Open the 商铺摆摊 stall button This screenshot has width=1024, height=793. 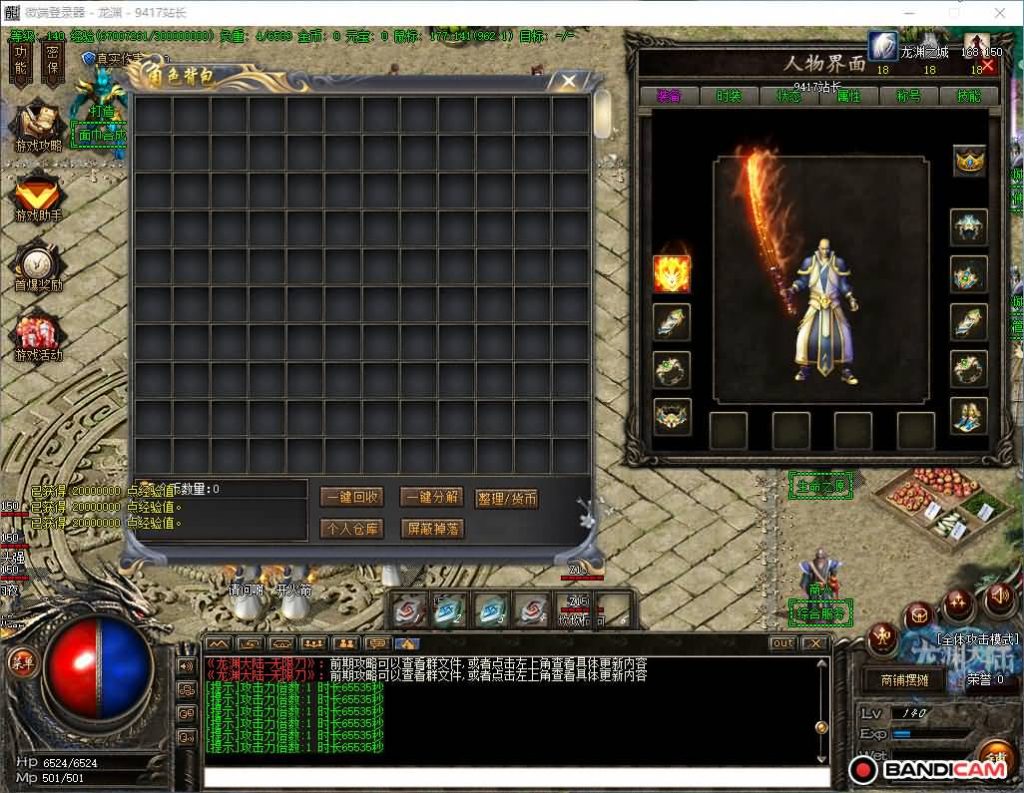coord(904,680)
